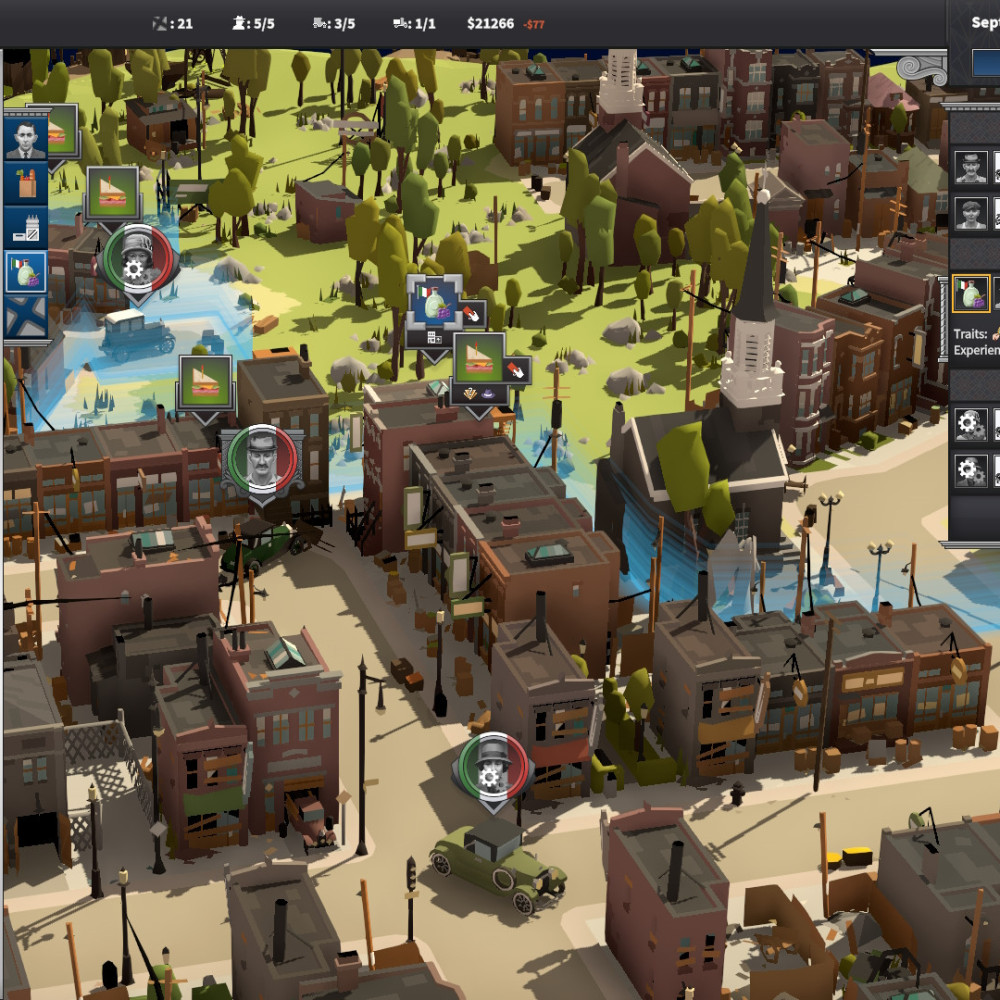Viewport: 1000px width, 1000px height.
Task: Open the boss portrait in the left sidebar
Action: click(x=25, y=139)
